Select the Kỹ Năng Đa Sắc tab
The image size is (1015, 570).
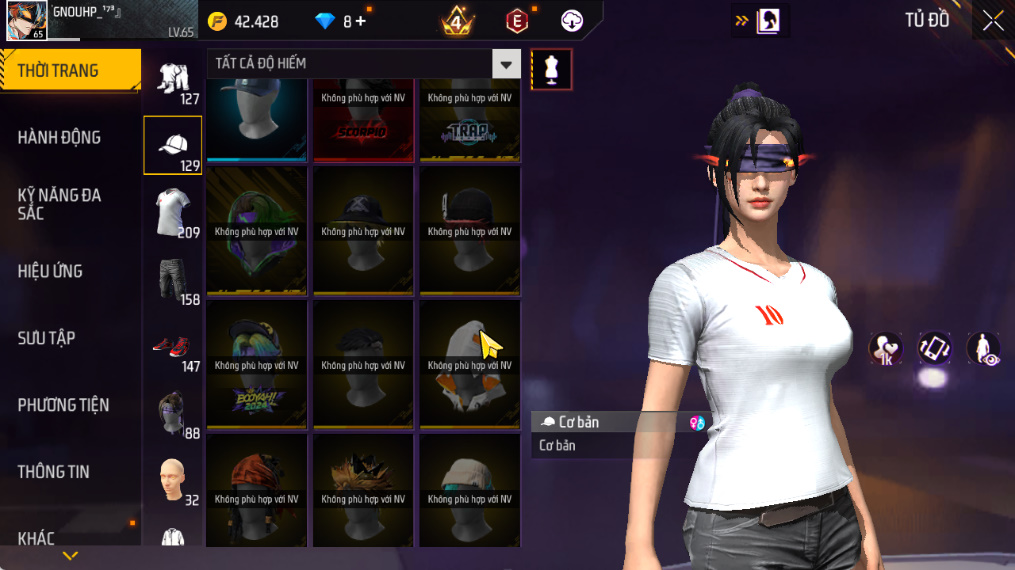click(60, 203)
